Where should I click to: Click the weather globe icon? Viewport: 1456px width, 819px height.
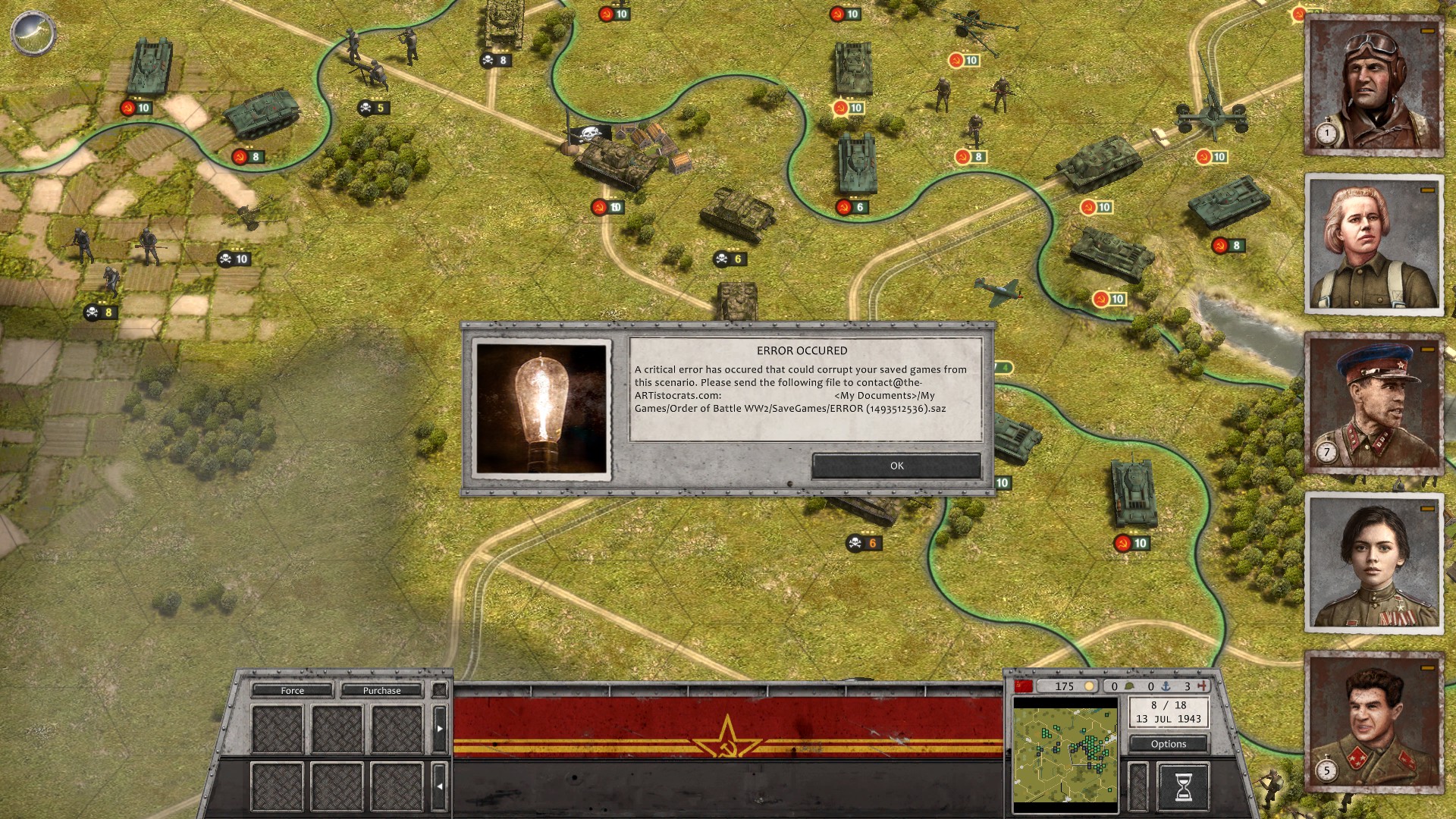pos(33,33)
